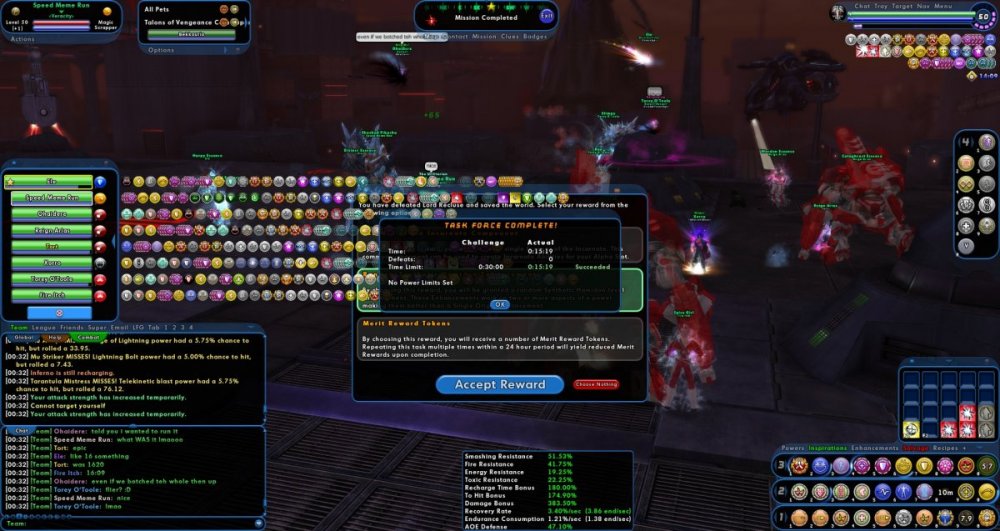Open the Enhancements tab in the power tray
This screenshot has width=1000, height=531.
[x=875, y=448]
